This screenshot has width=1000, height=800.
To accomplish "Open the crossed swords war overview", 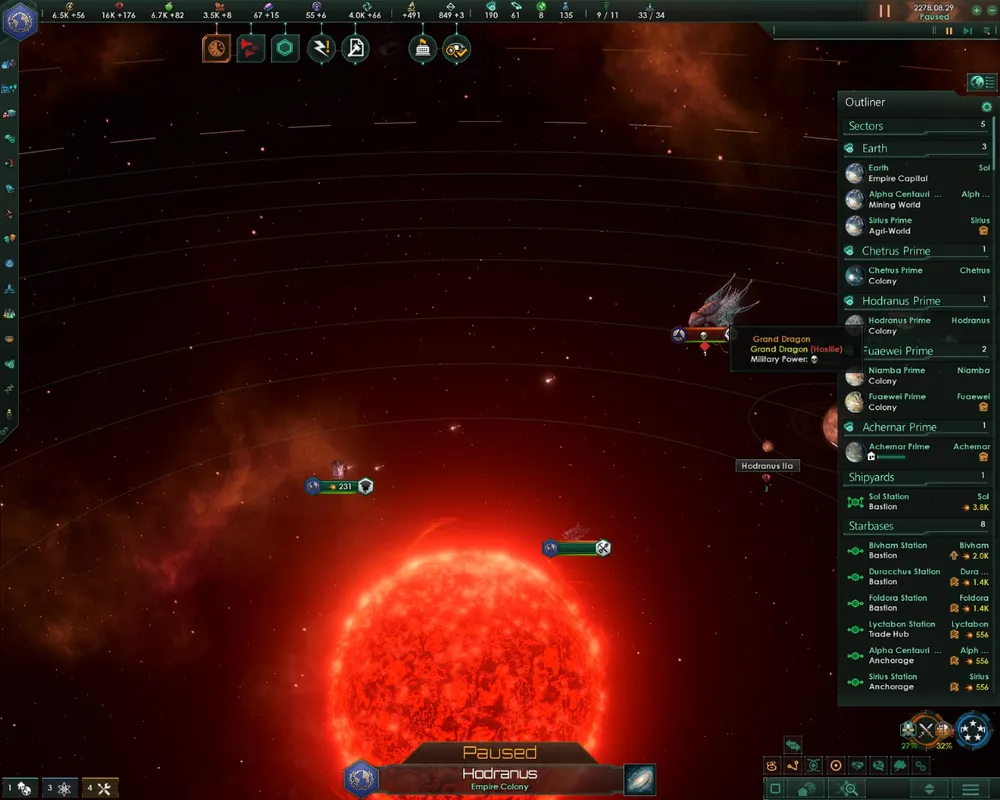I will [x=926, y=730].
